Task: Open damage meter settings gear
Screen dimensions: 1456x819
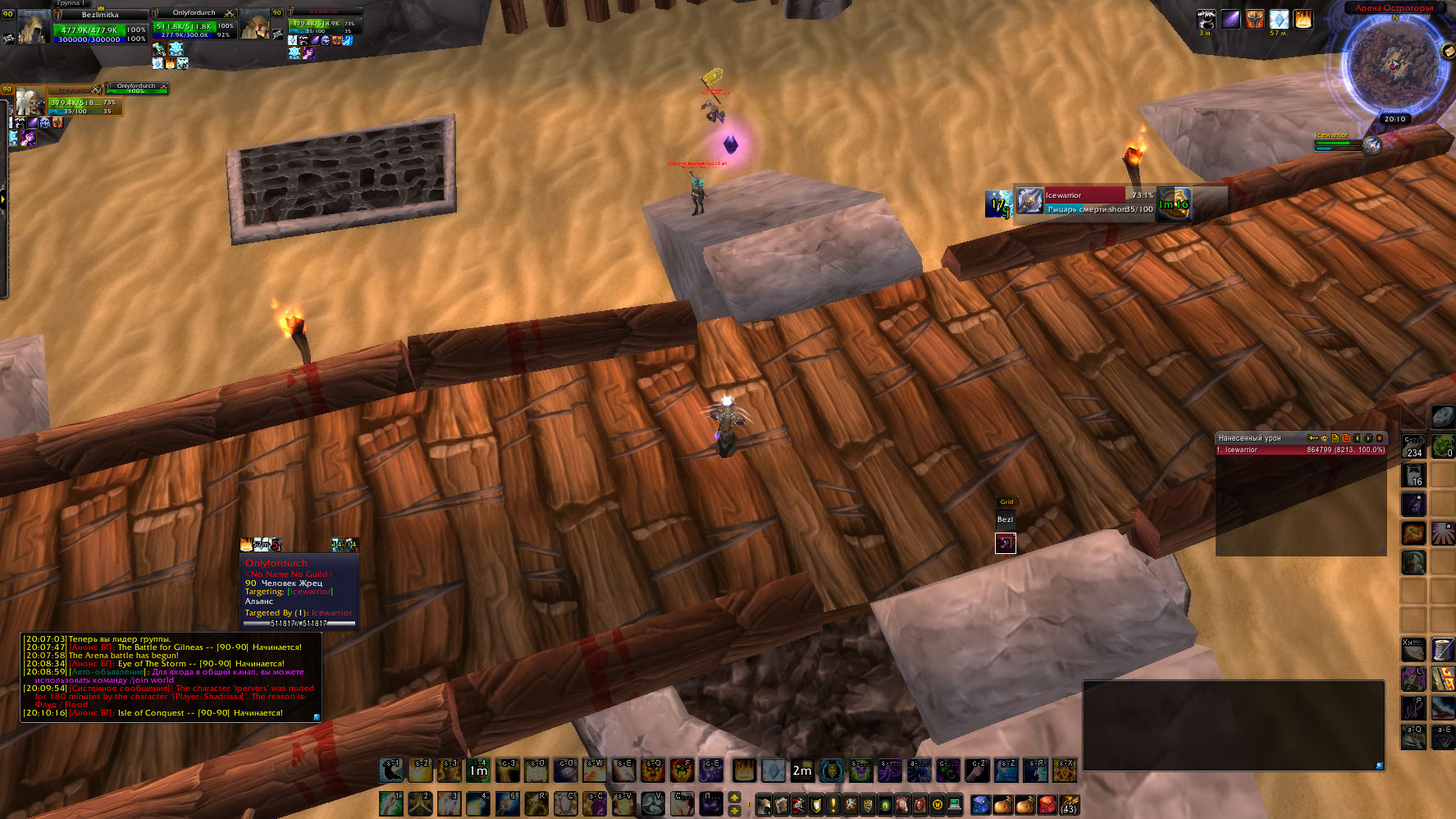Action: [x=1324, y=438]
